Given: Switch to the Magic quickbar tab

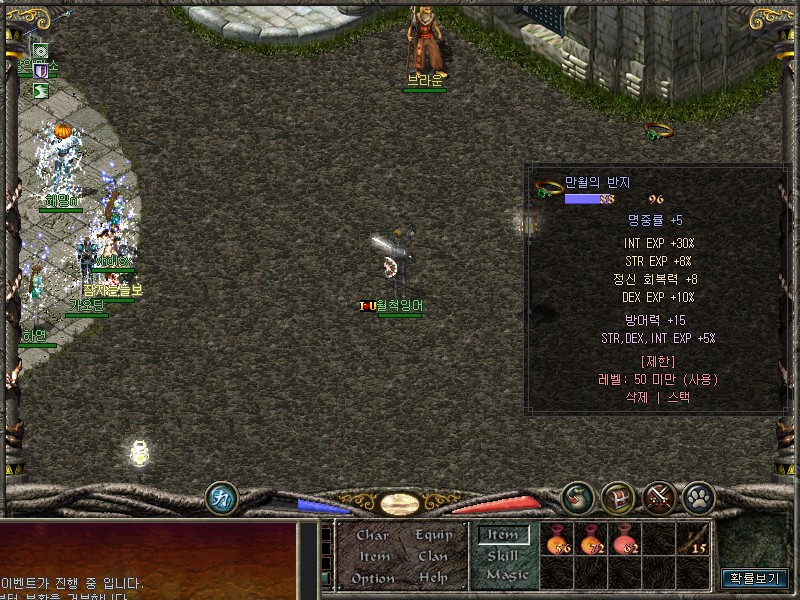Looking at the screenshot, I should coord(506,575).
